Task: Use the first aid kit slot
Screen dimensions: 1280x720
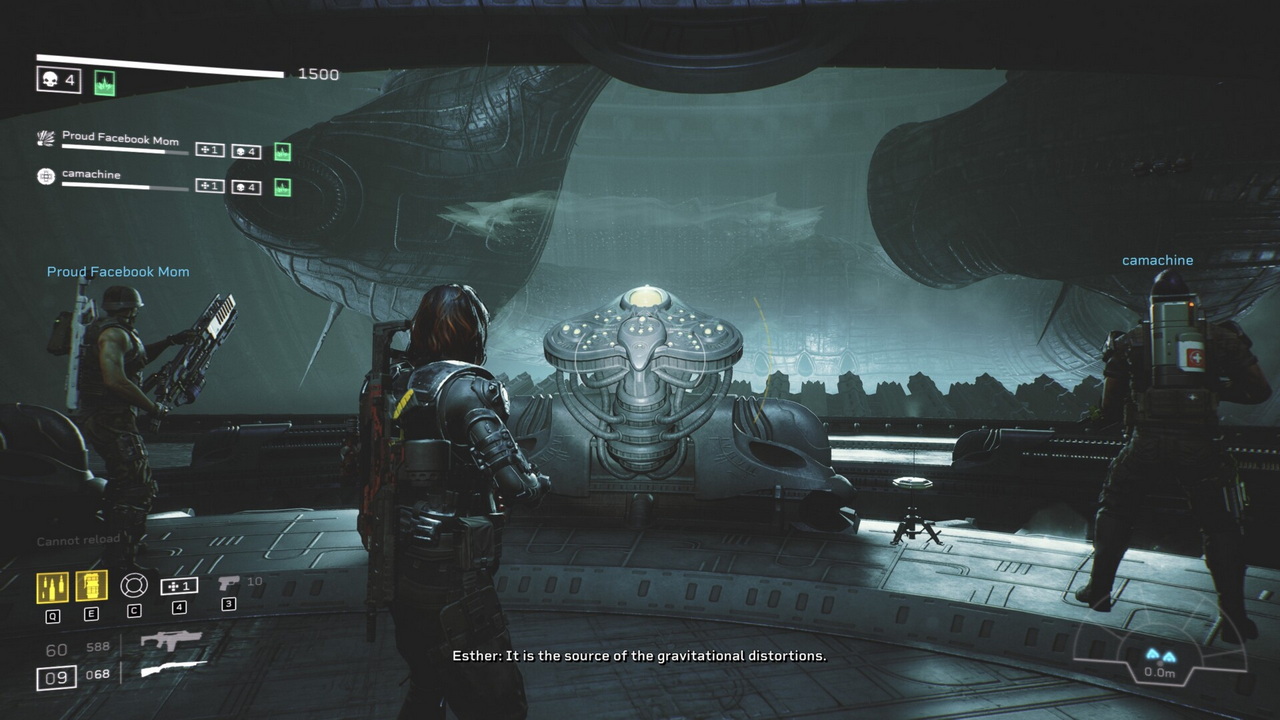Action: pos(179,587)
